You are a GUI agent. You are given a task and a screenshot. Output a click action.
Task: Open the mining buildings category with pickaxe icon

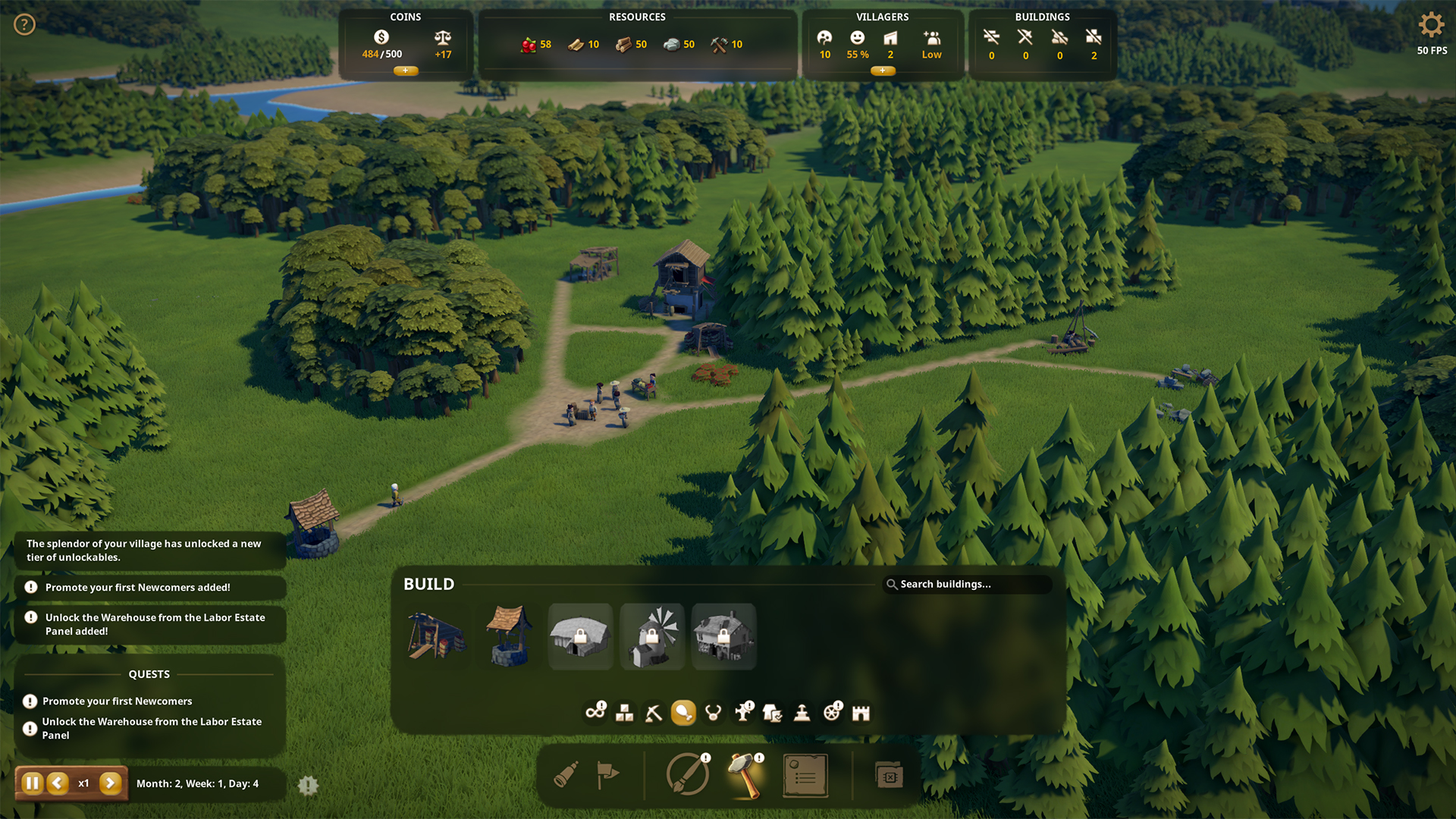[x=654, y=712]
